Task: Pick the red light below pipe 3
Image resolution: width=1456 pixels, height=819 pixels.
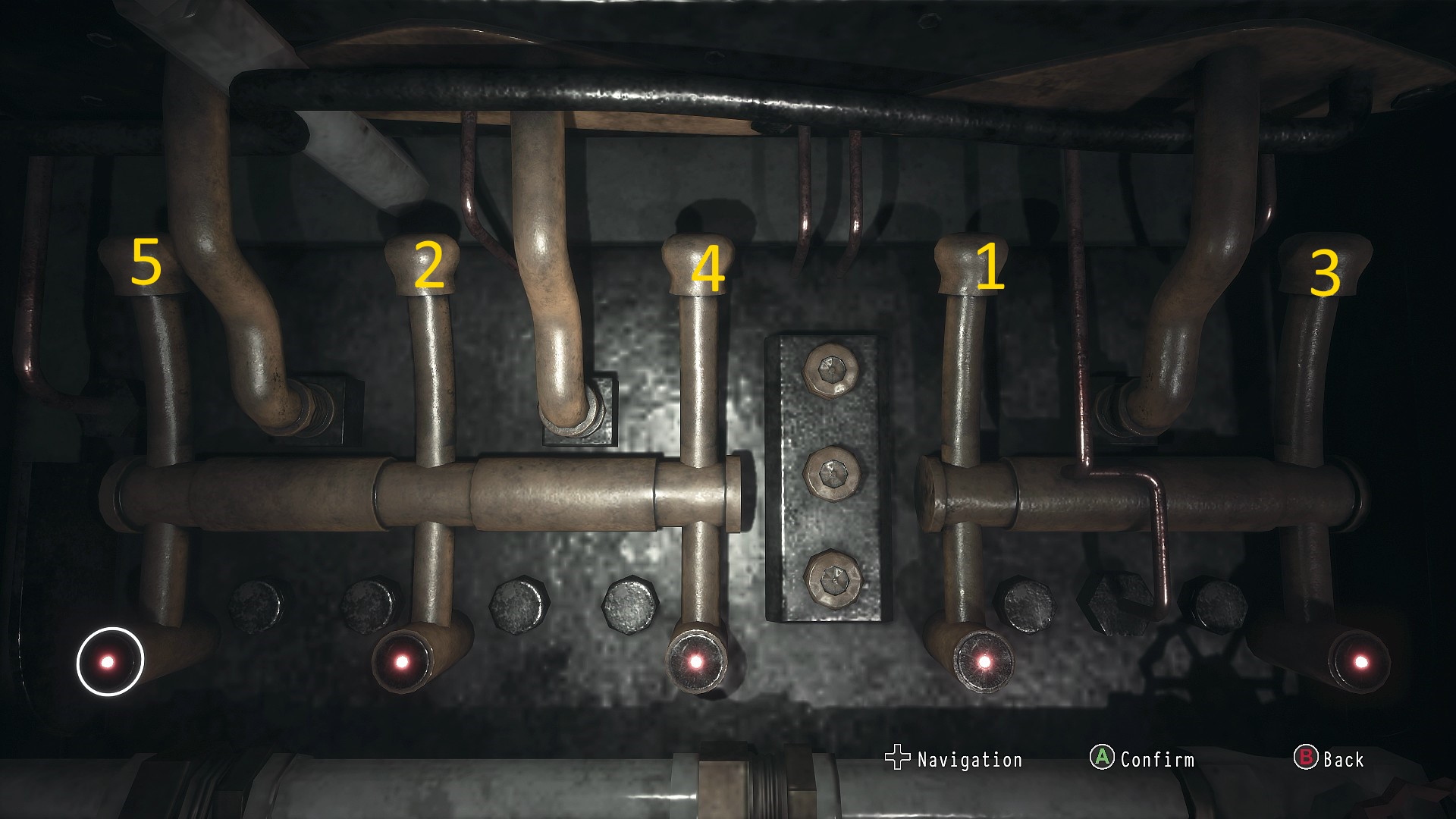Action: [1360, 662]
